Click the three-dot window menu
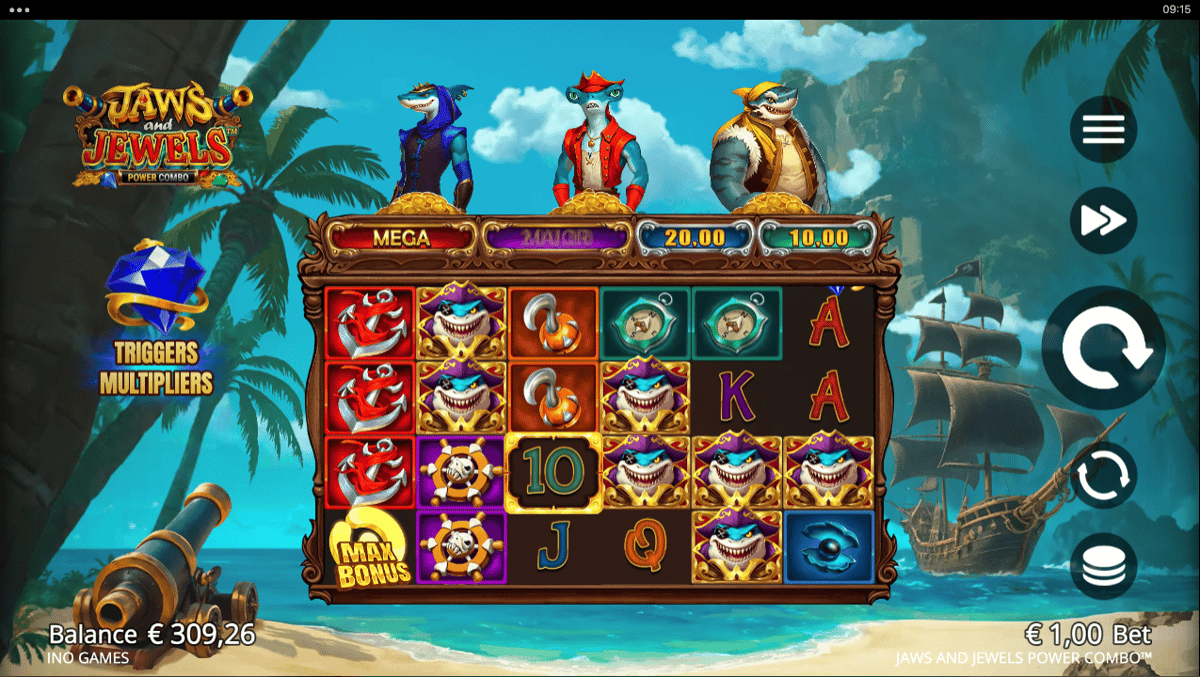Image resolution: width=1200 pixels, height=677 pixels. tap(19, 8)
